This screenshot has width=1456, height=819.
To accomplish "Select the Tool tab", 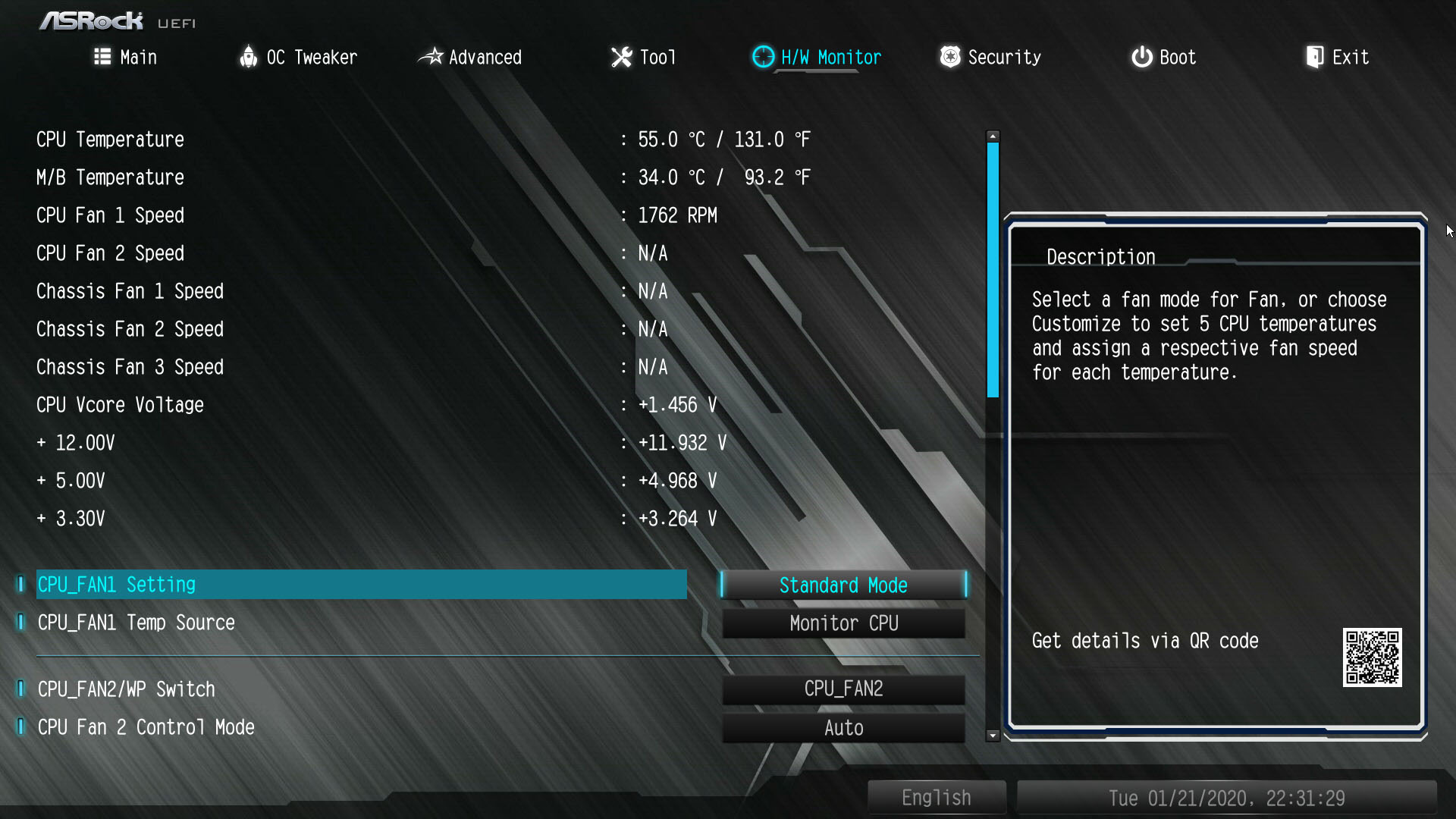I will tap(643, 58).
